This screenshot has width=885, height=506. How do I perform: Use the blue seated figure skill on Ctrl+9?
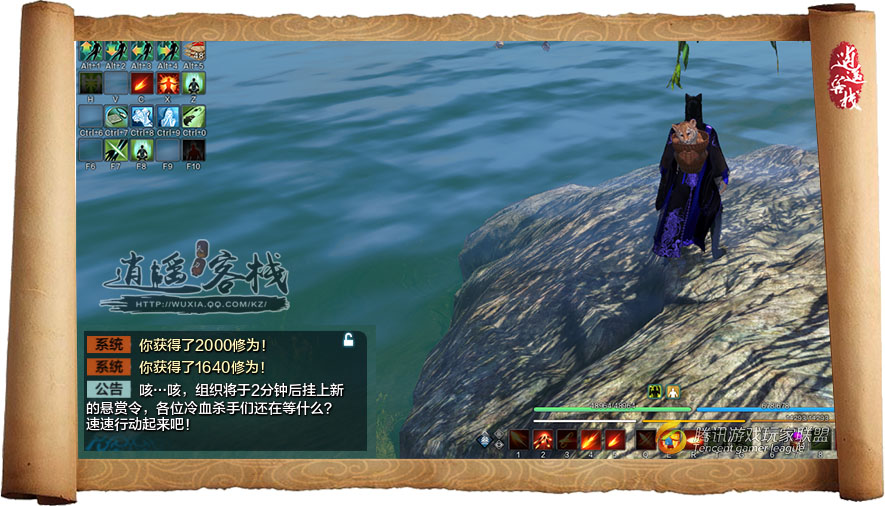pyautogui.click(x=168, y=116)
